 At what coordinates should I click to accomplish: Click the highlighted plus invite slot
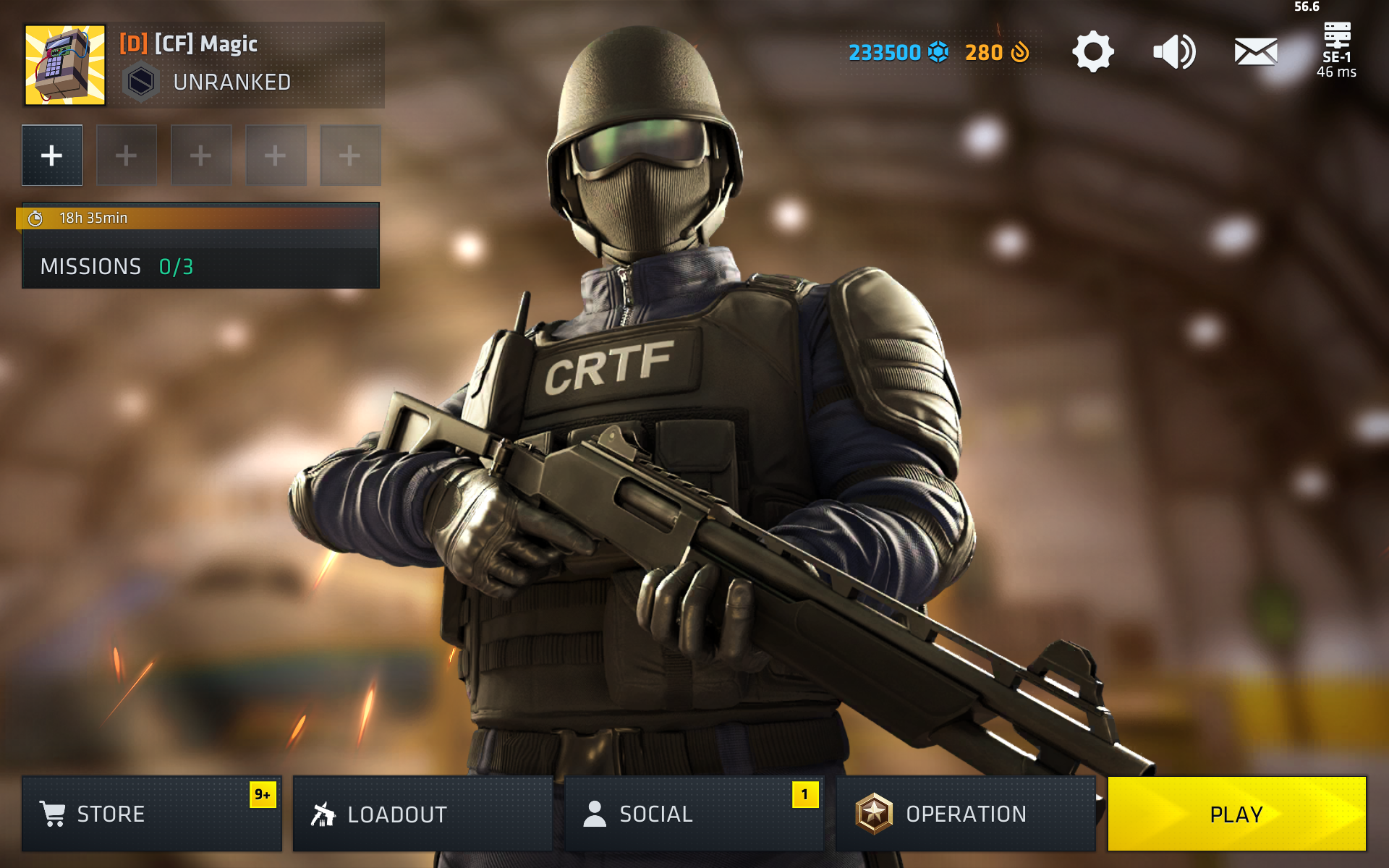(x=52, y=156)
